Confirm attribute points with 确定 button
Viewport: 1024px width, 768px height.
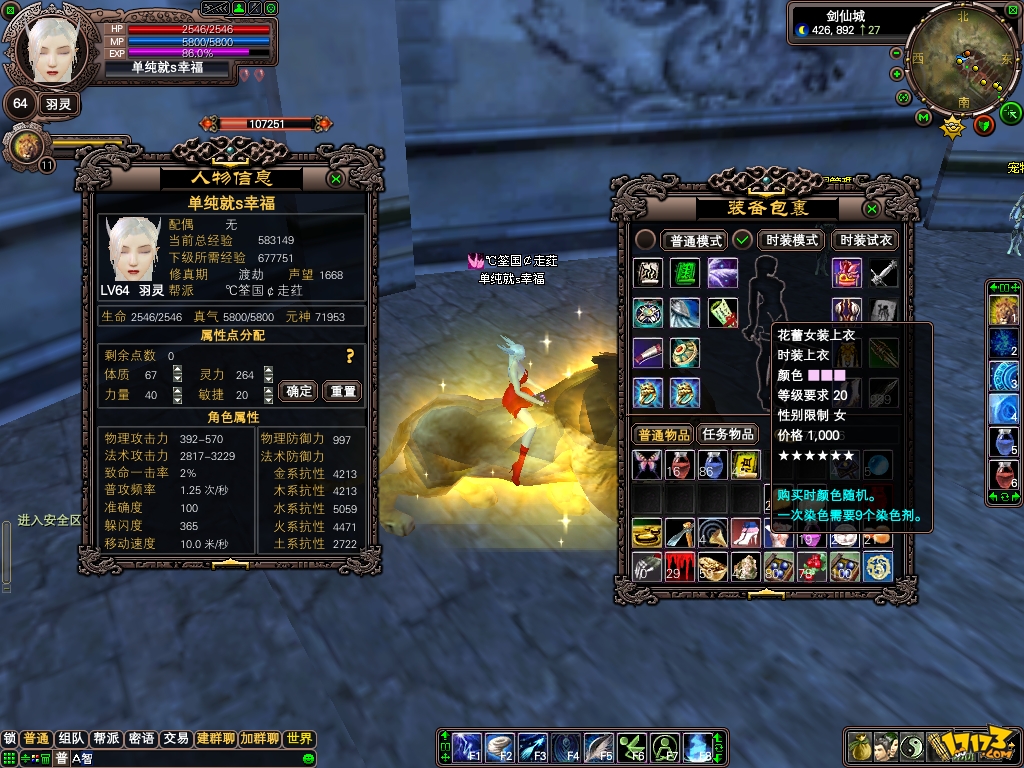(300, 391)
